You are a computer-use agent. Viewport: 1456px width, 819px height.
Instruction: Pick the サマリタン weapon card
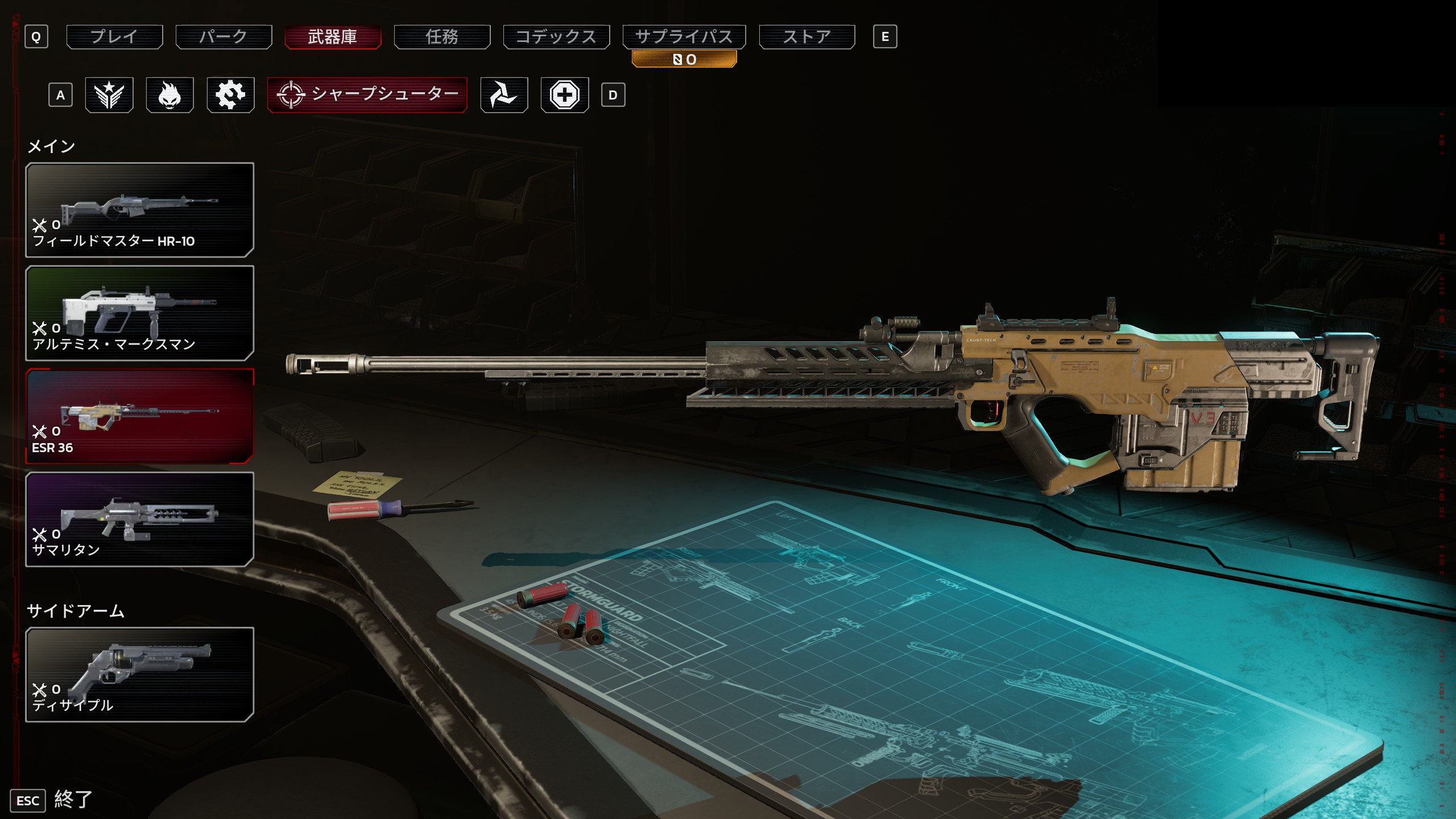coord(139,519)
